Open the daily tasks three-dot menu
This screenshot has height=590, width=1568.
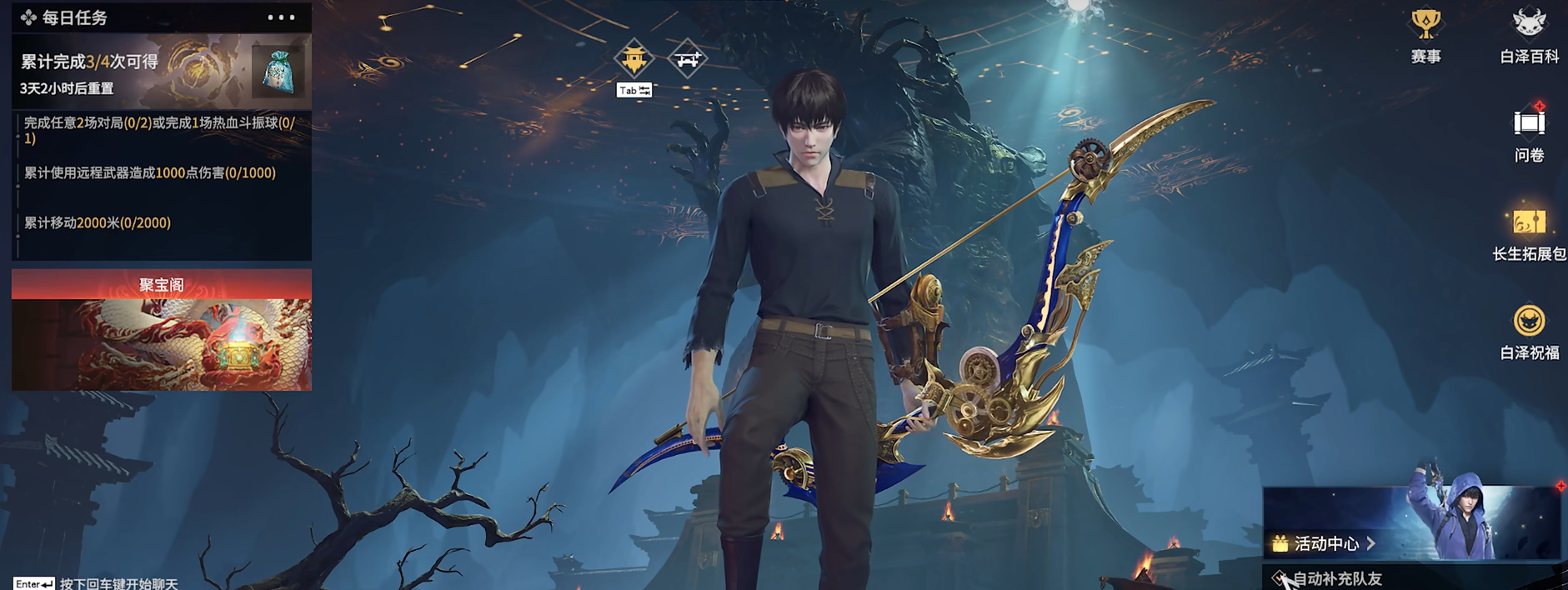pos(281,17)
